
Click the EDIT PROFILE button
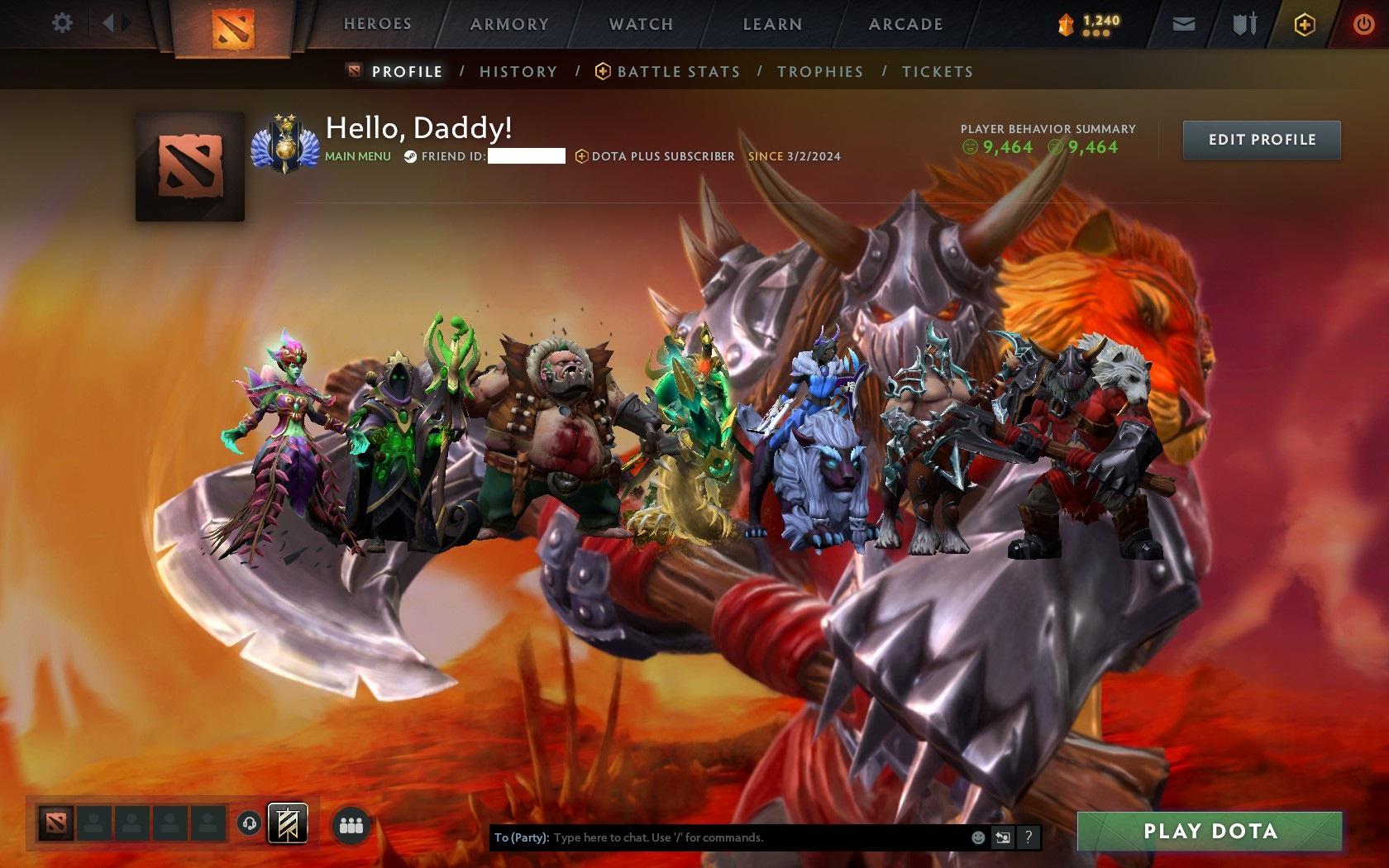click(1261, 139)
